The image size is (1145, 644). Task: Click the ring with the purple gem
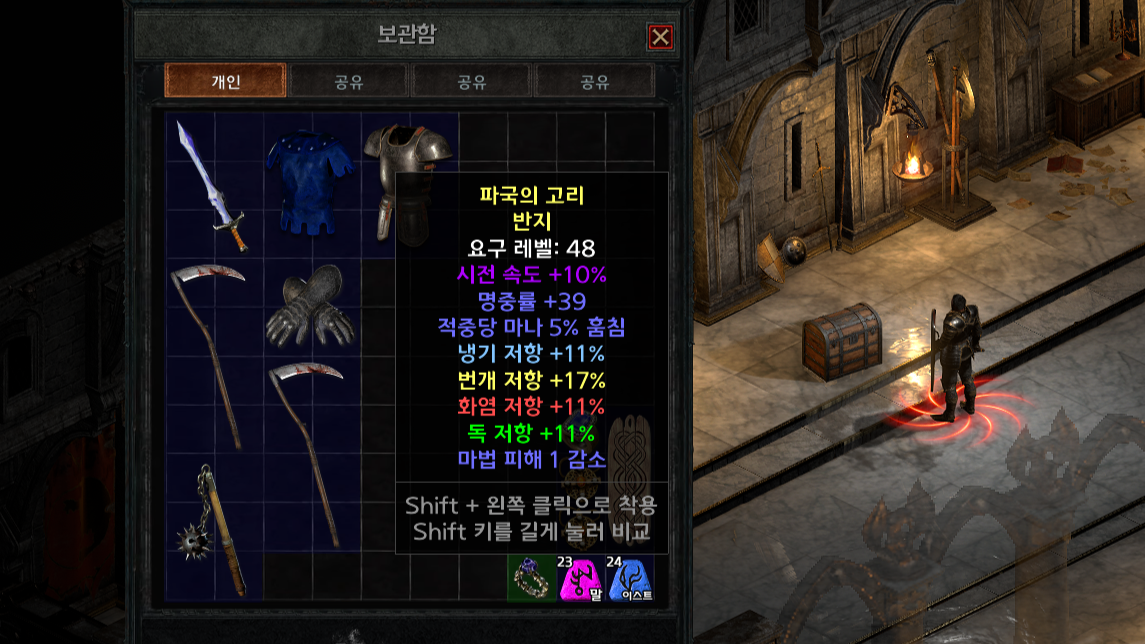click(x=530, y=578)
